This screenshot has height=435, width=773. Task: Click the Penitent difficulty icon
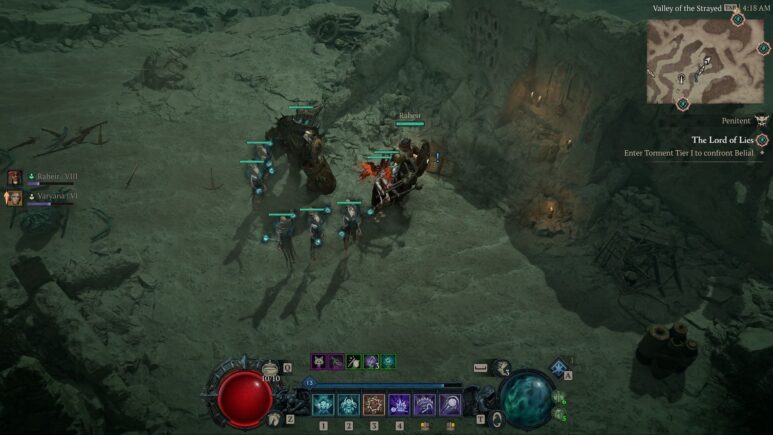point(762,120)
